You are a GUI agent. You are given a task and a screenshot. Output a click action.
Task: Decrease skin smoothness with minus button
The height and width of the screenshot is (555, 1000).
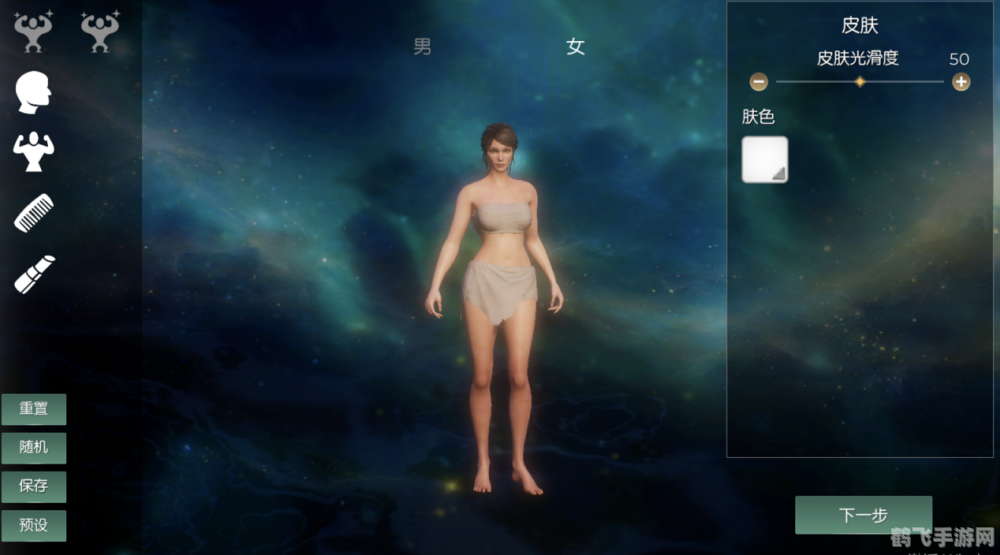tap(759, 82)
